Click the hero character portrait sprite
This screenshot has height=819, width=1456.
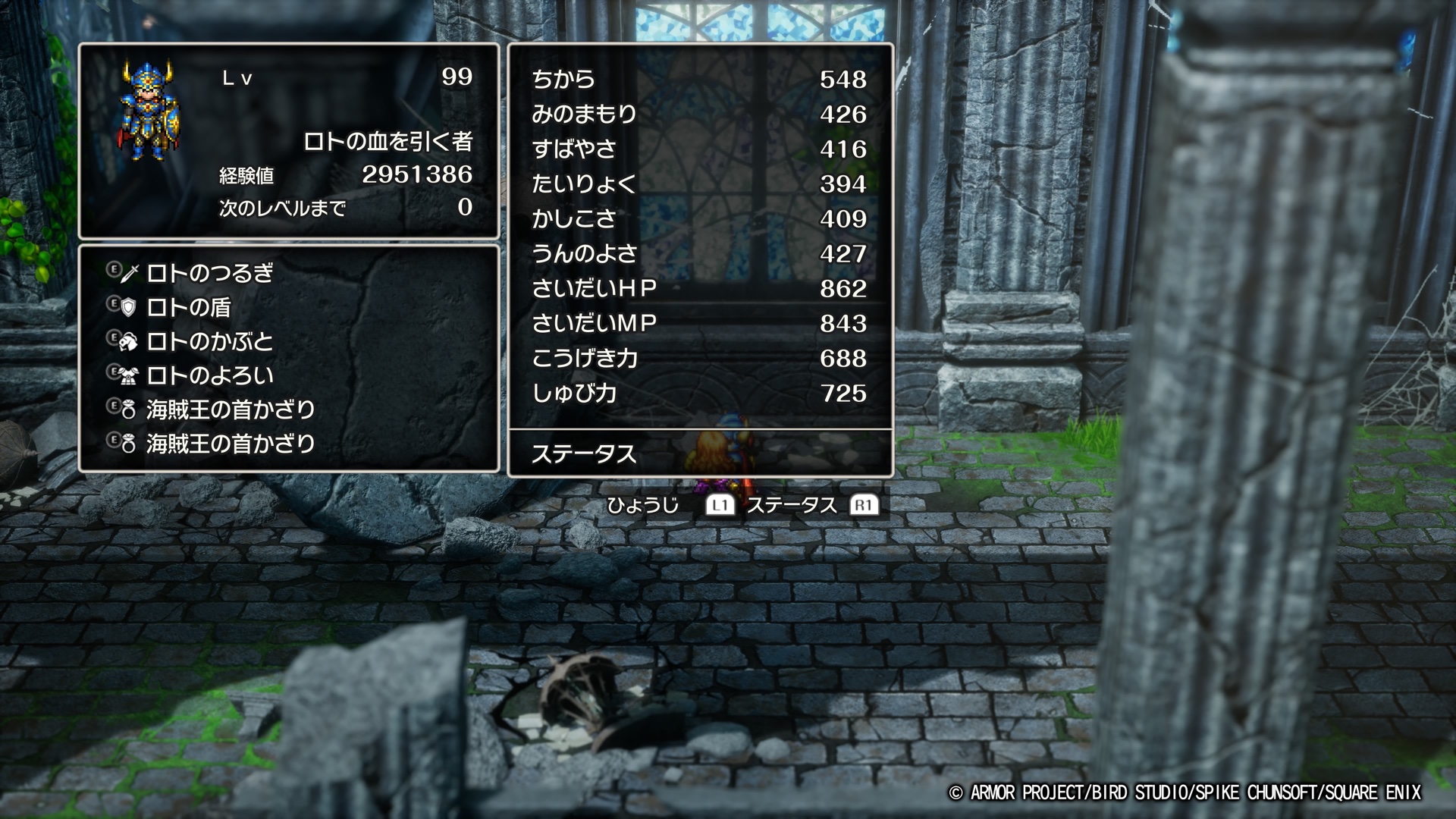click(x=148, y=111)
